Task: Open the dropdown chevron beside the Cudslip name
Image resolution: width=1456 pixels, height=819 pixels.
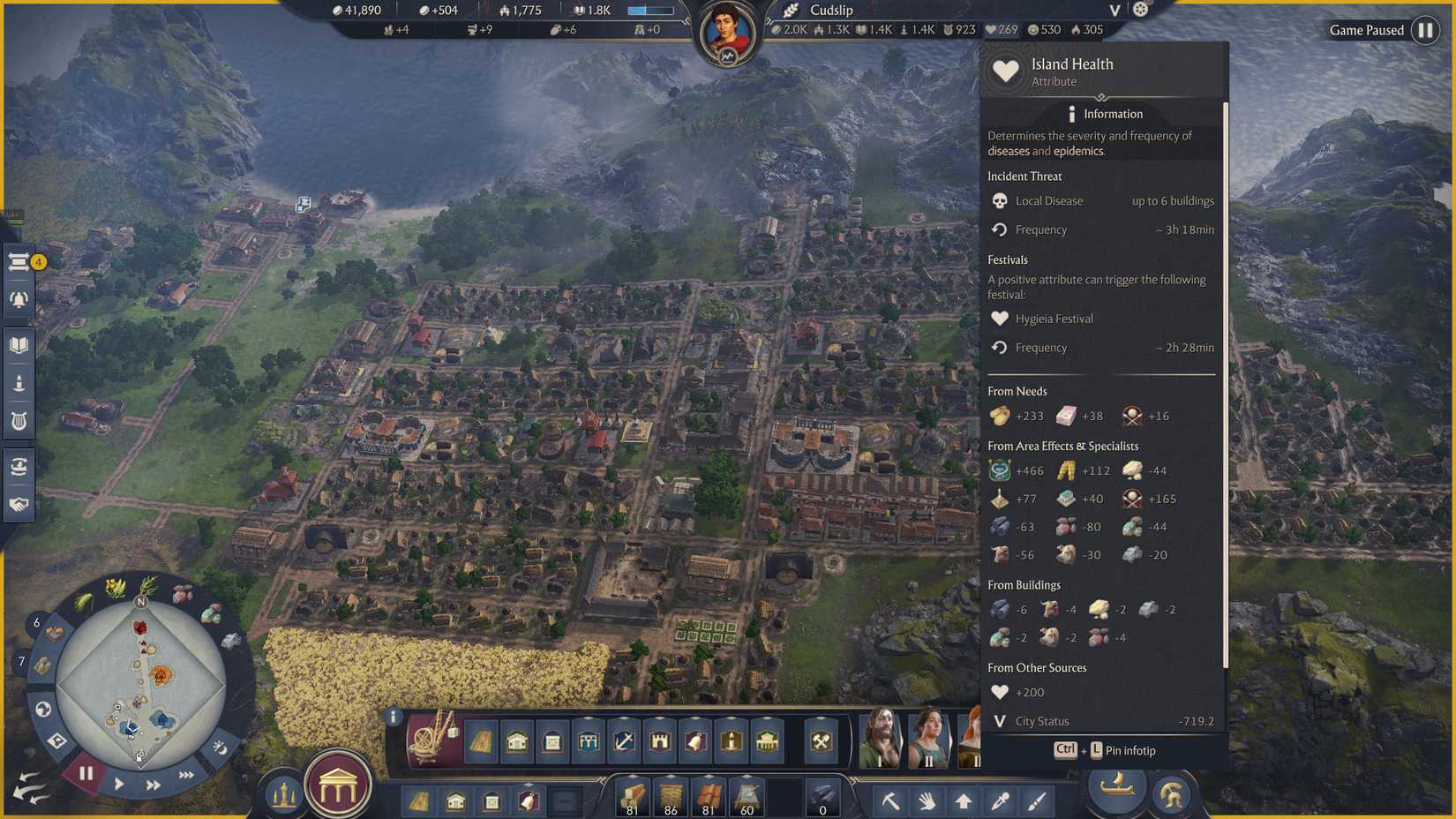Action: pyautogui.click(x=1114, y=11)
